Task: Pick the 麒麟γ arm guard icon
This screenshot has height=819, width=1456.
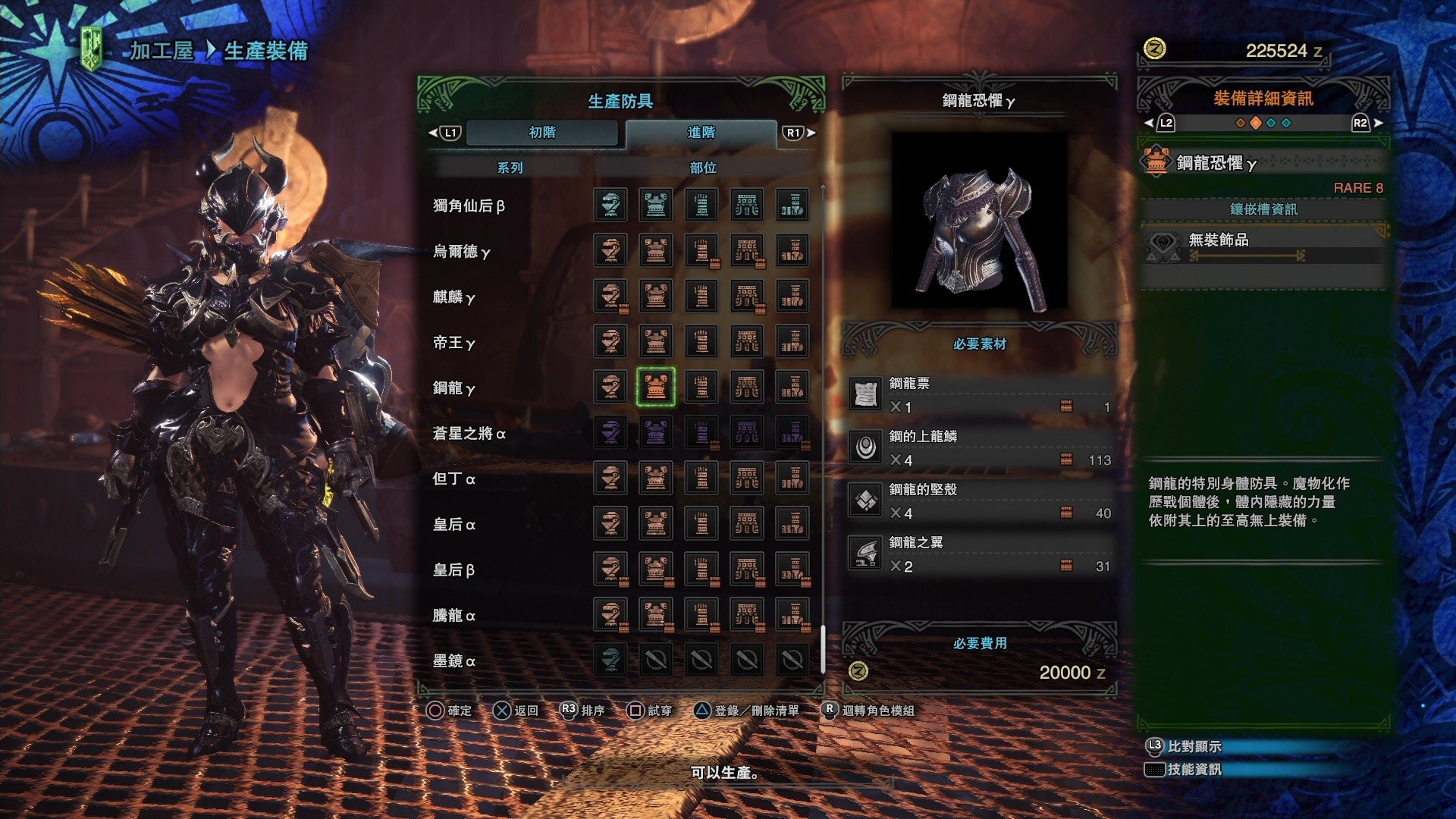Action: [701, 296]
